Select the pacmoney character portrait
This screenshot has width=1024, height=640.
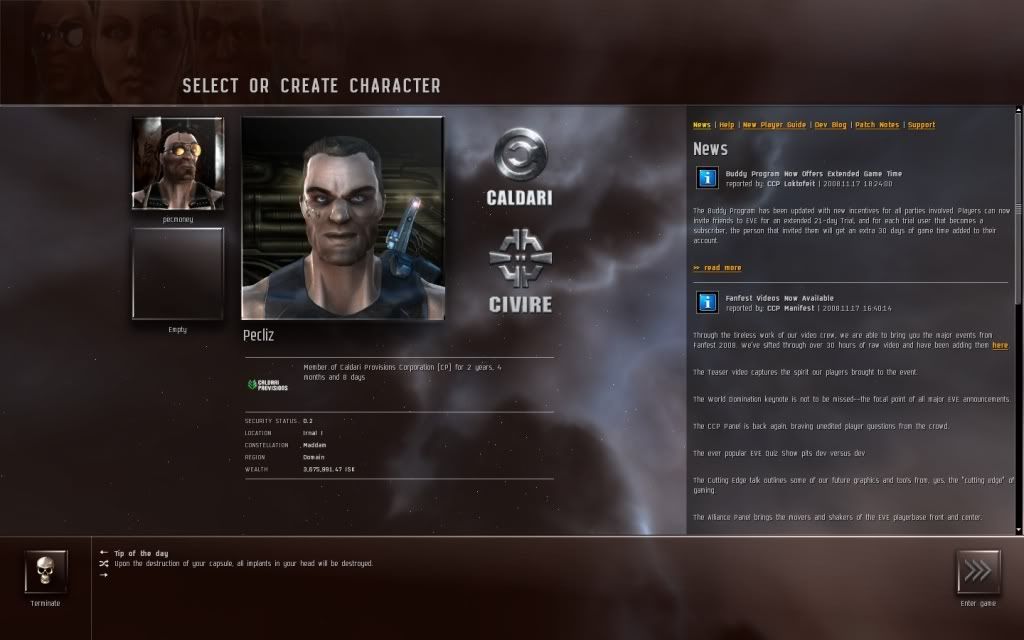point(177,163)
